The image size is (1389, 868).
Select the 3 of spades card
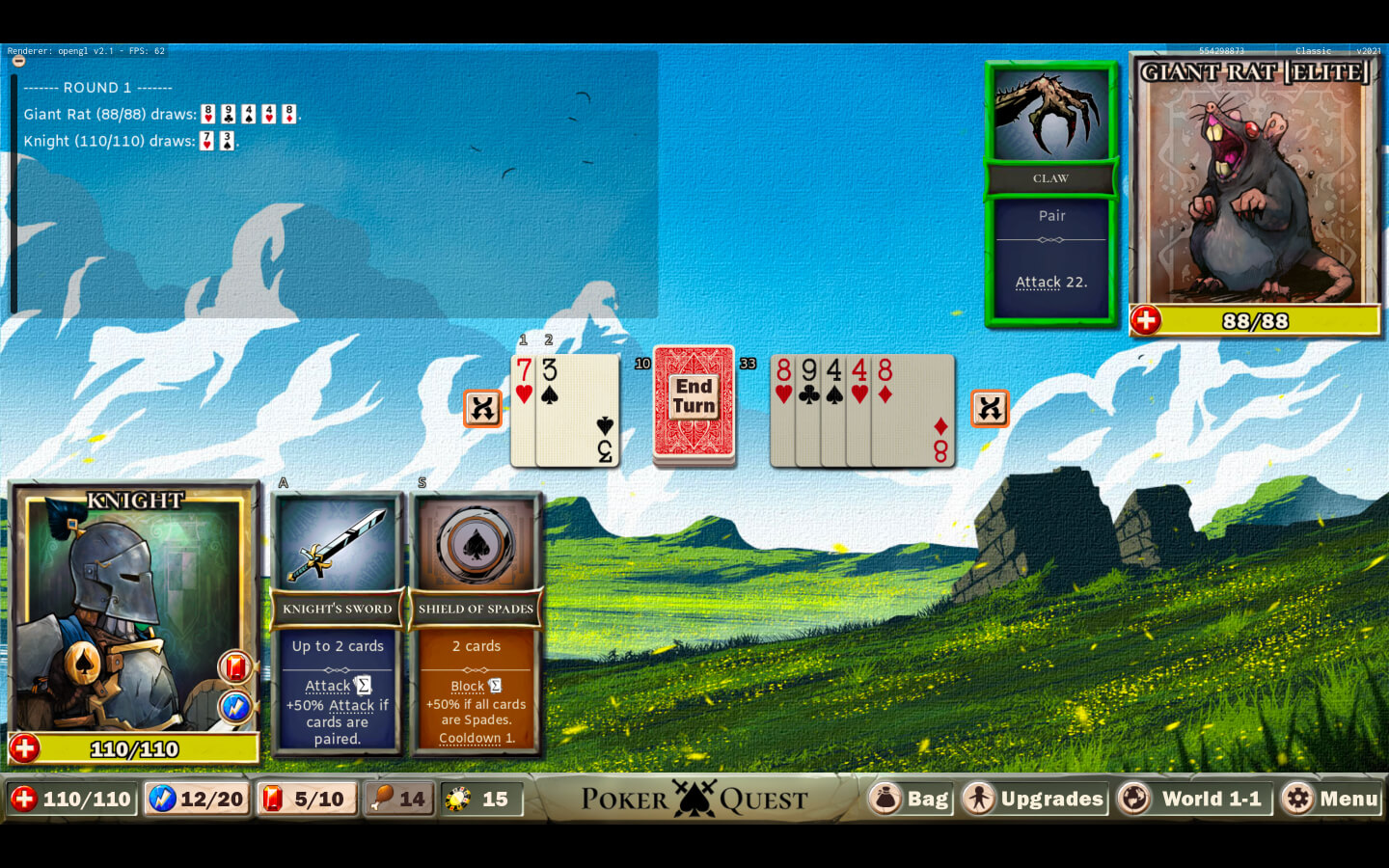point(579,410)
